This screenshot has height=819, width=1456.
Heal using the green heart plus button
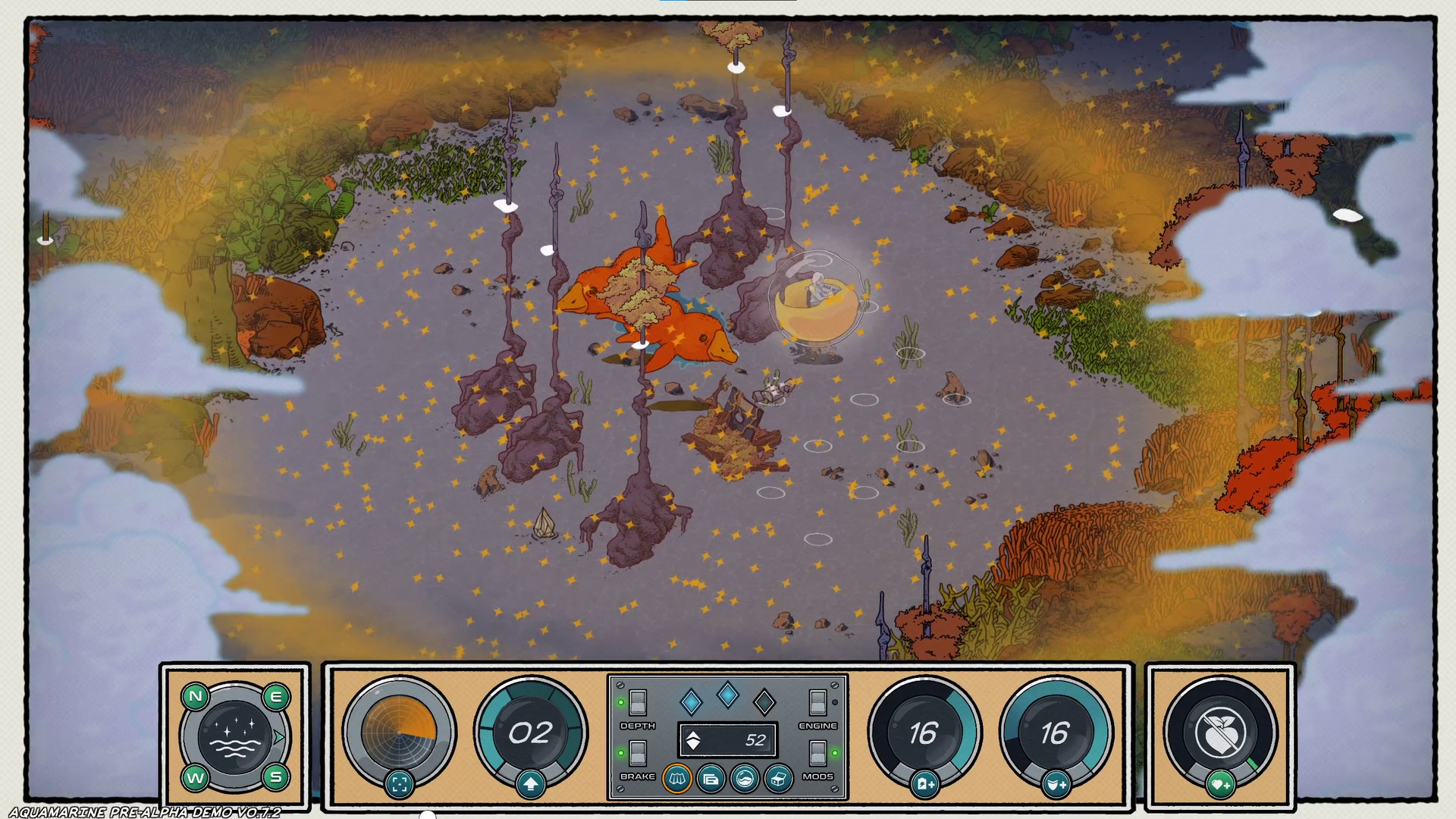(1220, 784)
